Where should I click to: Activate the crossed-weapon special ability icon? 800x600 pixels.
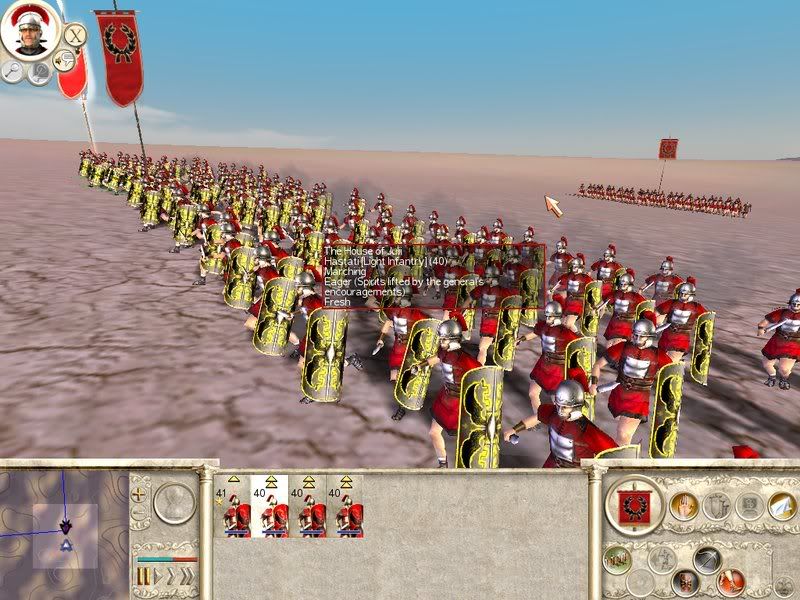708,560
